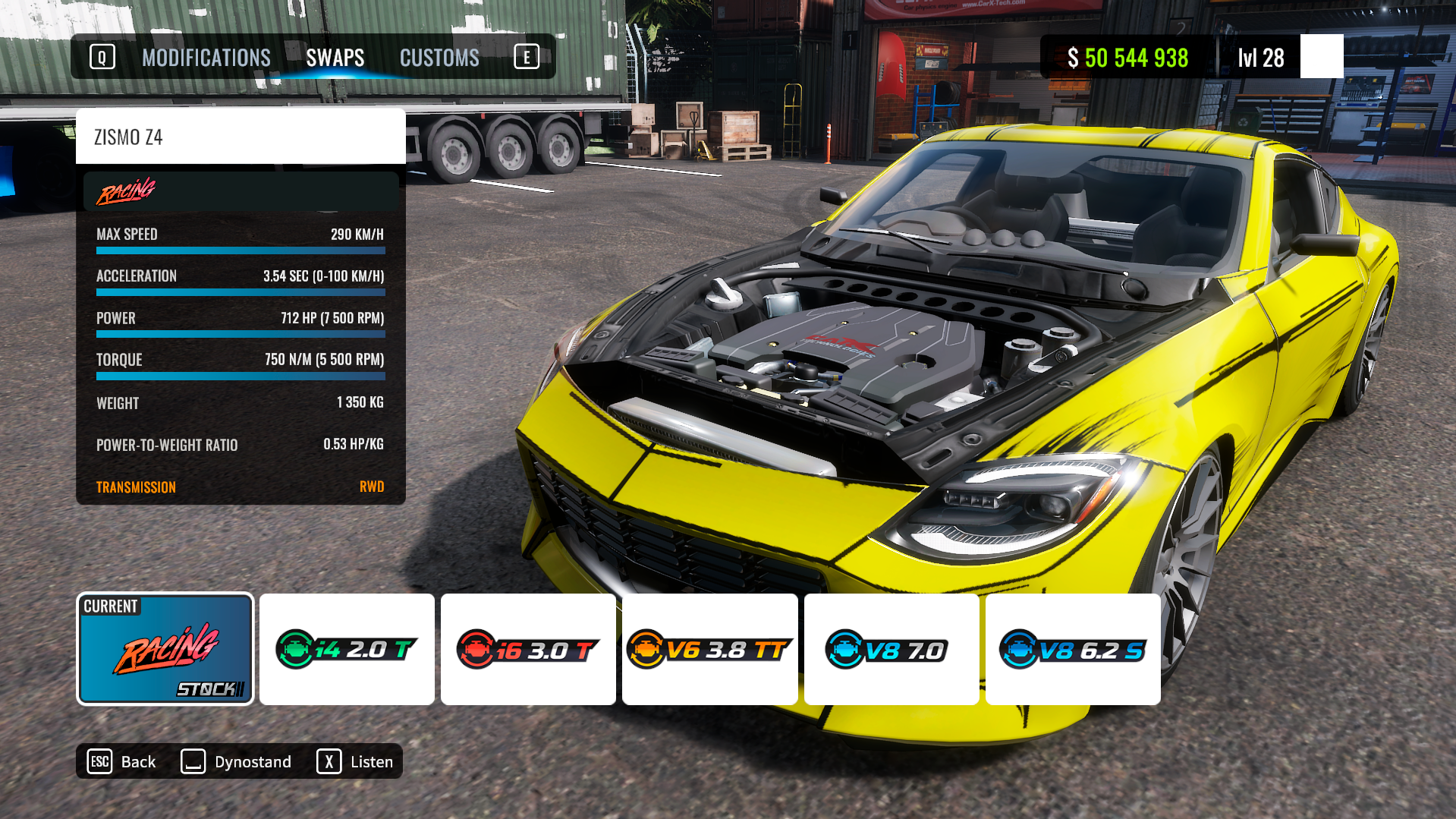Choose the V8 7.0 engine swap
1456x819 pixels.
[891, 649]
